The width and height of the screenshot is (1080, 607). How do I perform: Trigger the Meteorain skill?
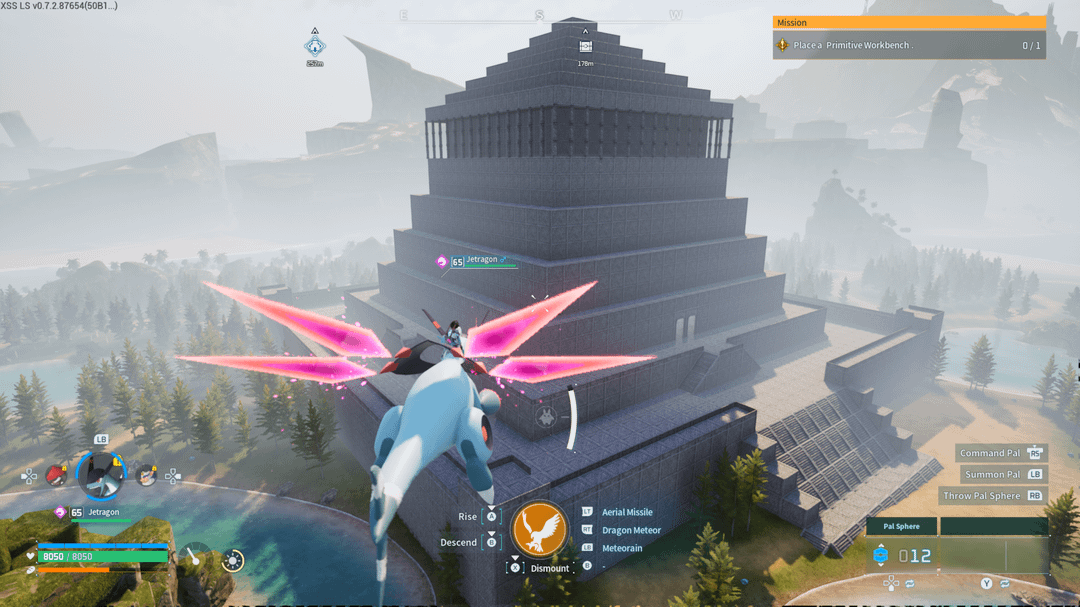click(x=622, y=548)
